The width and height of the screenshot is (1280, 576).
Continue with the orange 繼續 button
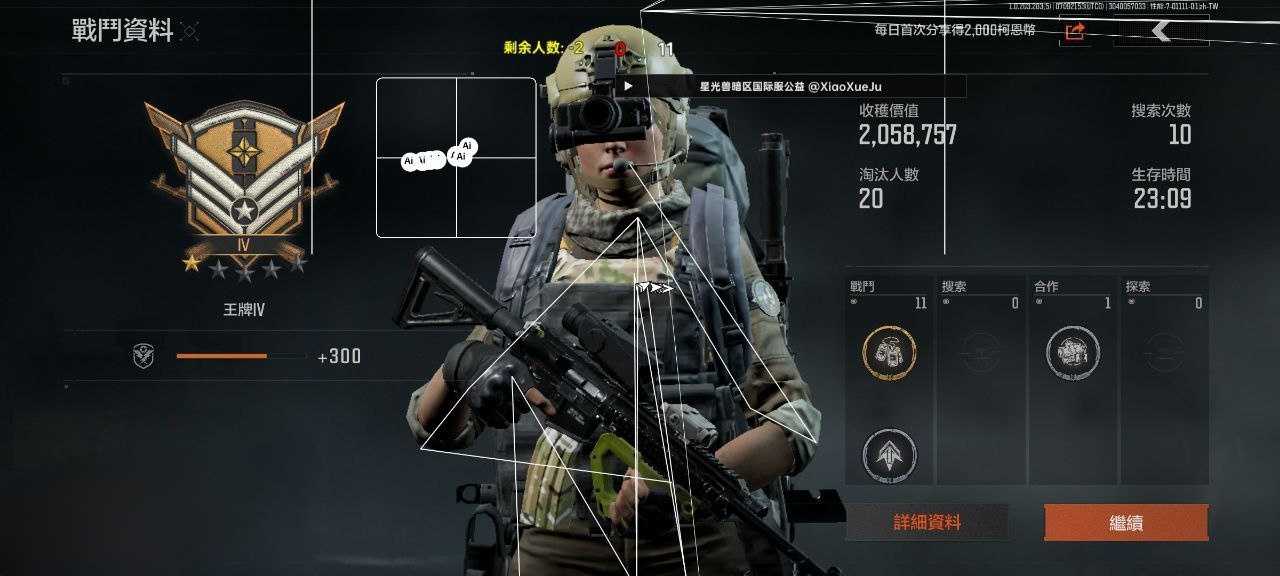1126,522
